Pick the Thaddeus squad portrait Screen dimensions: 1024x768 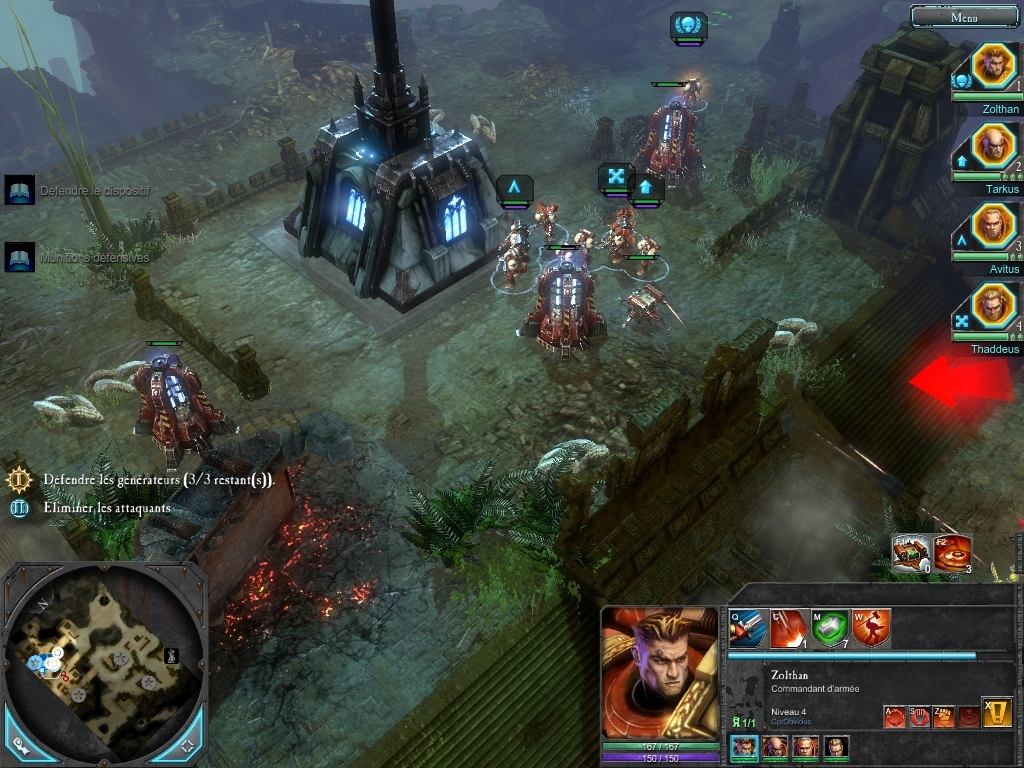click(993, 307)
